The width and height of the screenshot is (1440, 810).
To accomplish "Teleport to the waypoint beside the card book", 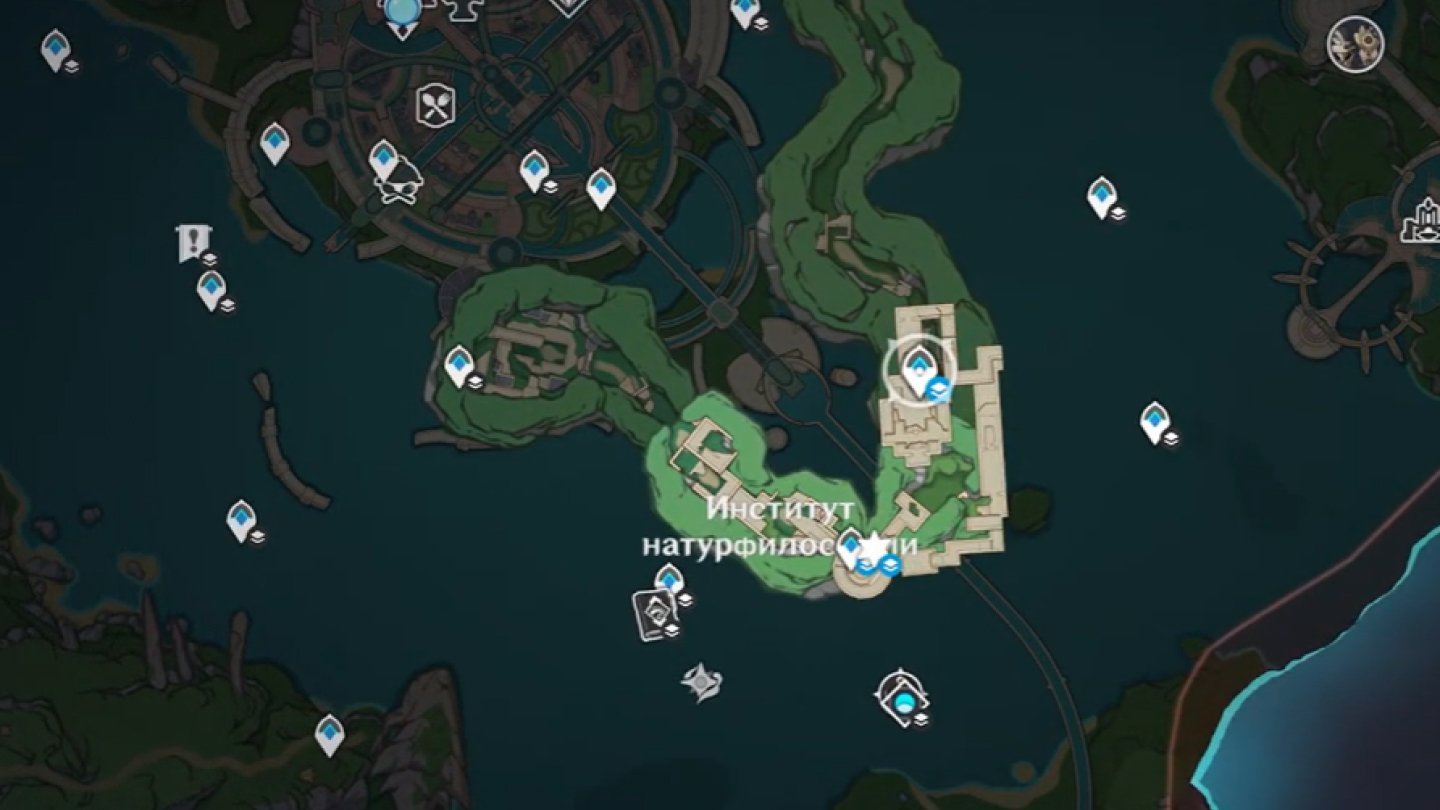I will (x=668, y=579).
